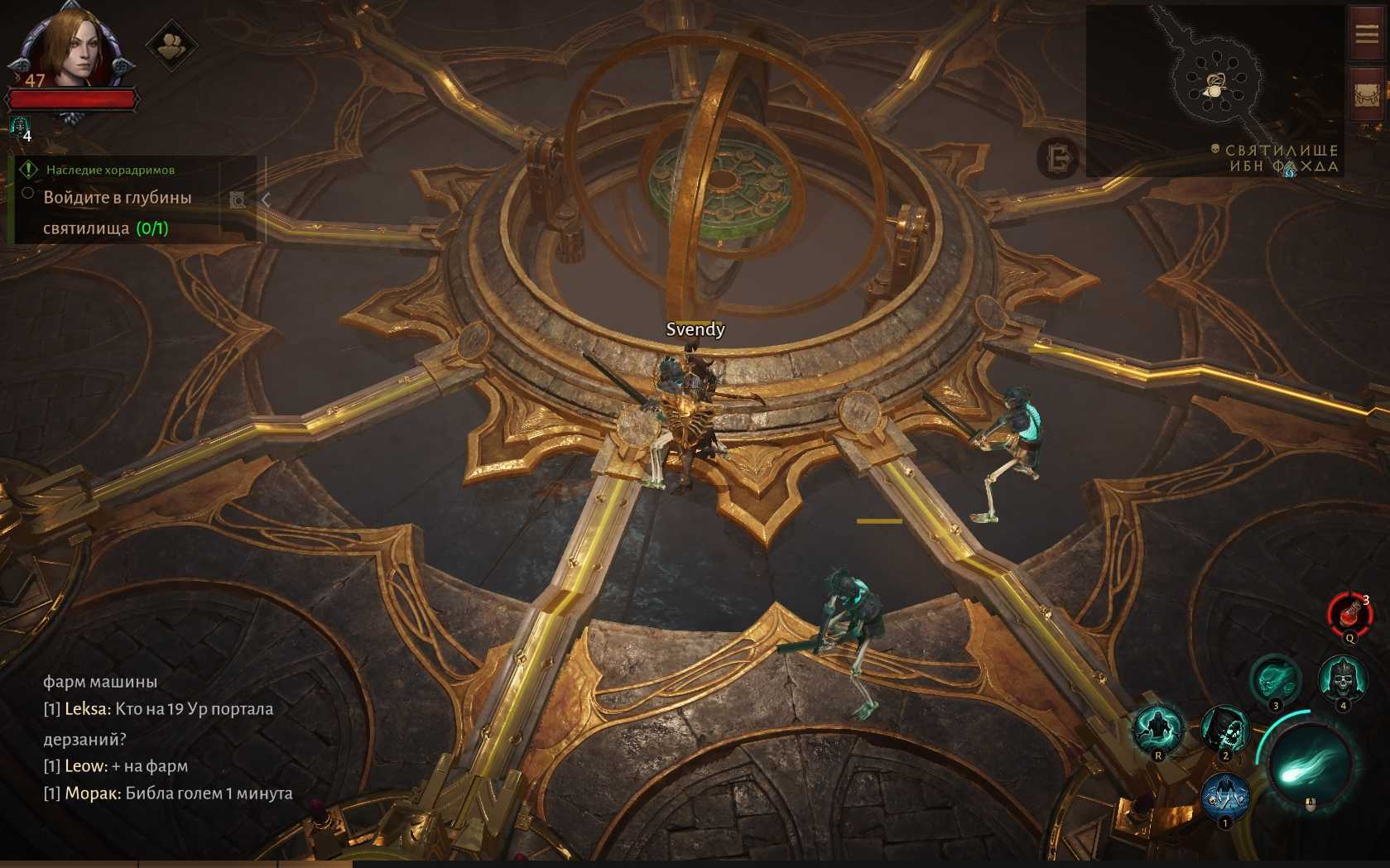Trigger the green ghostly face skill

tap(1275, 680)
